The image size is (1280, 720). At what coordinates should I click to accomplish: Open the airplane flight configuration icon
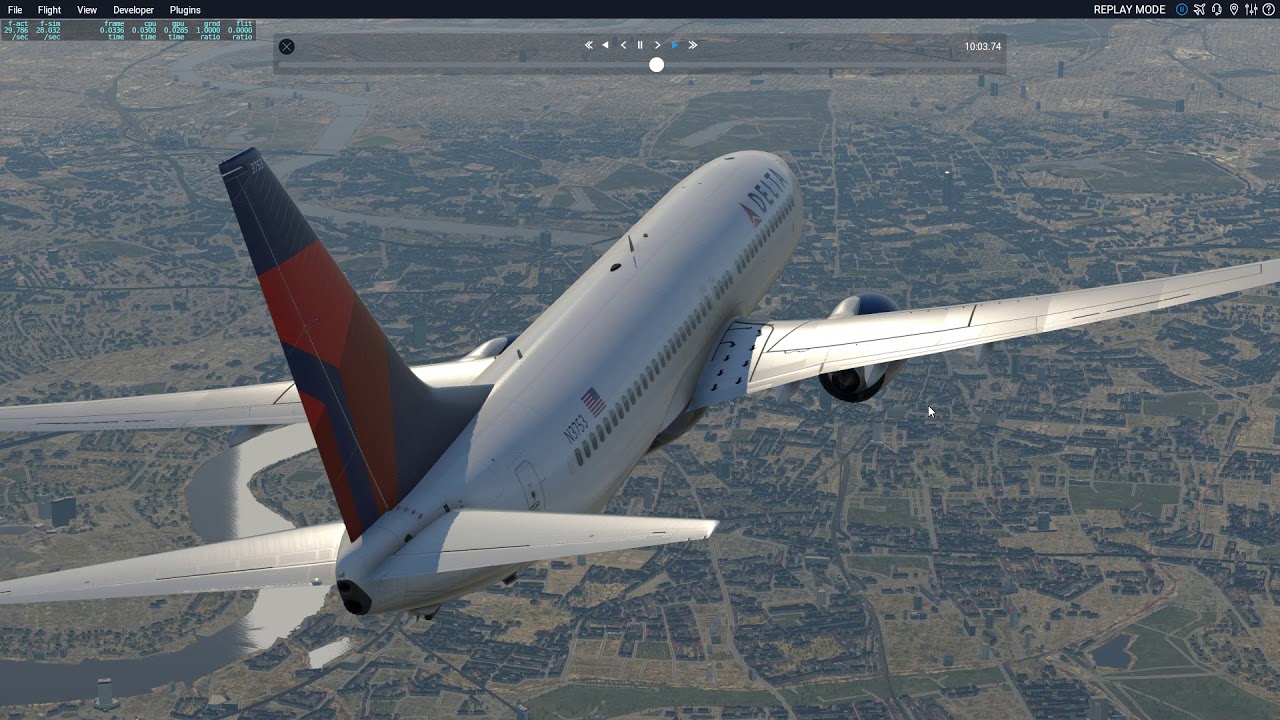pos(1199,10)
